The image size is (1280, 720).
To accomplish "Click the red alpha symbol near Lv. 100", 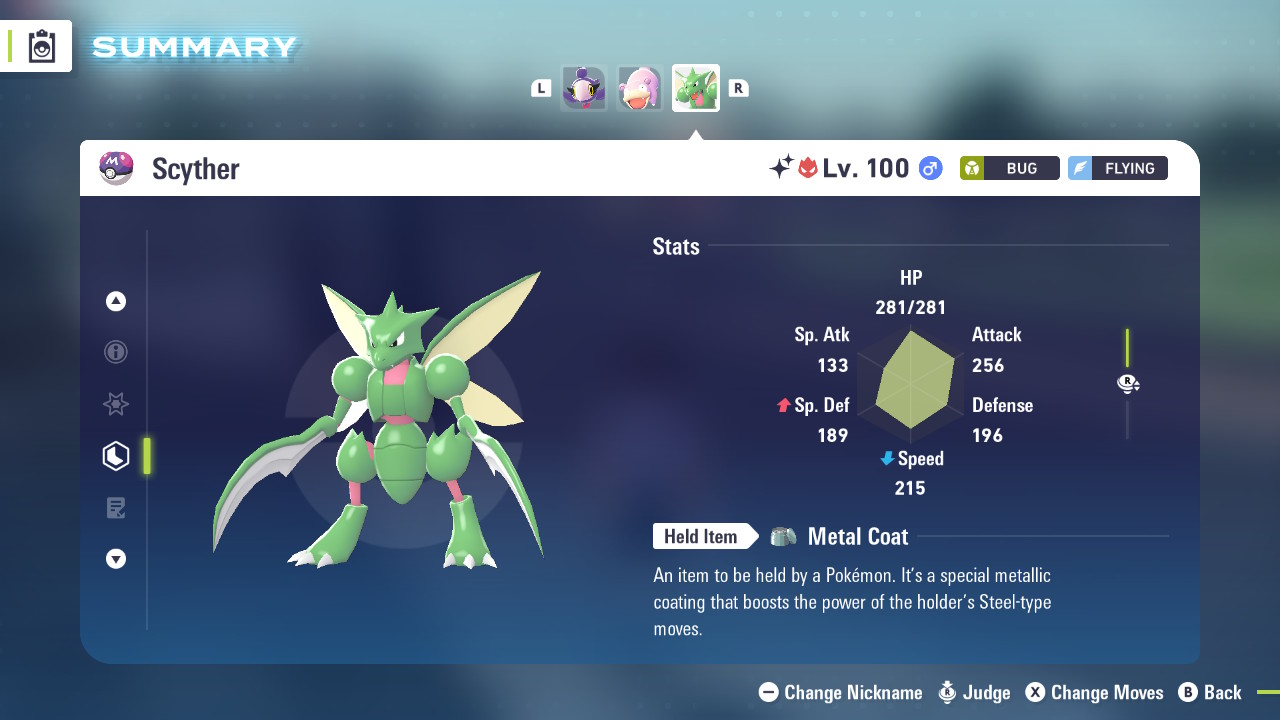I will point(806,167).
